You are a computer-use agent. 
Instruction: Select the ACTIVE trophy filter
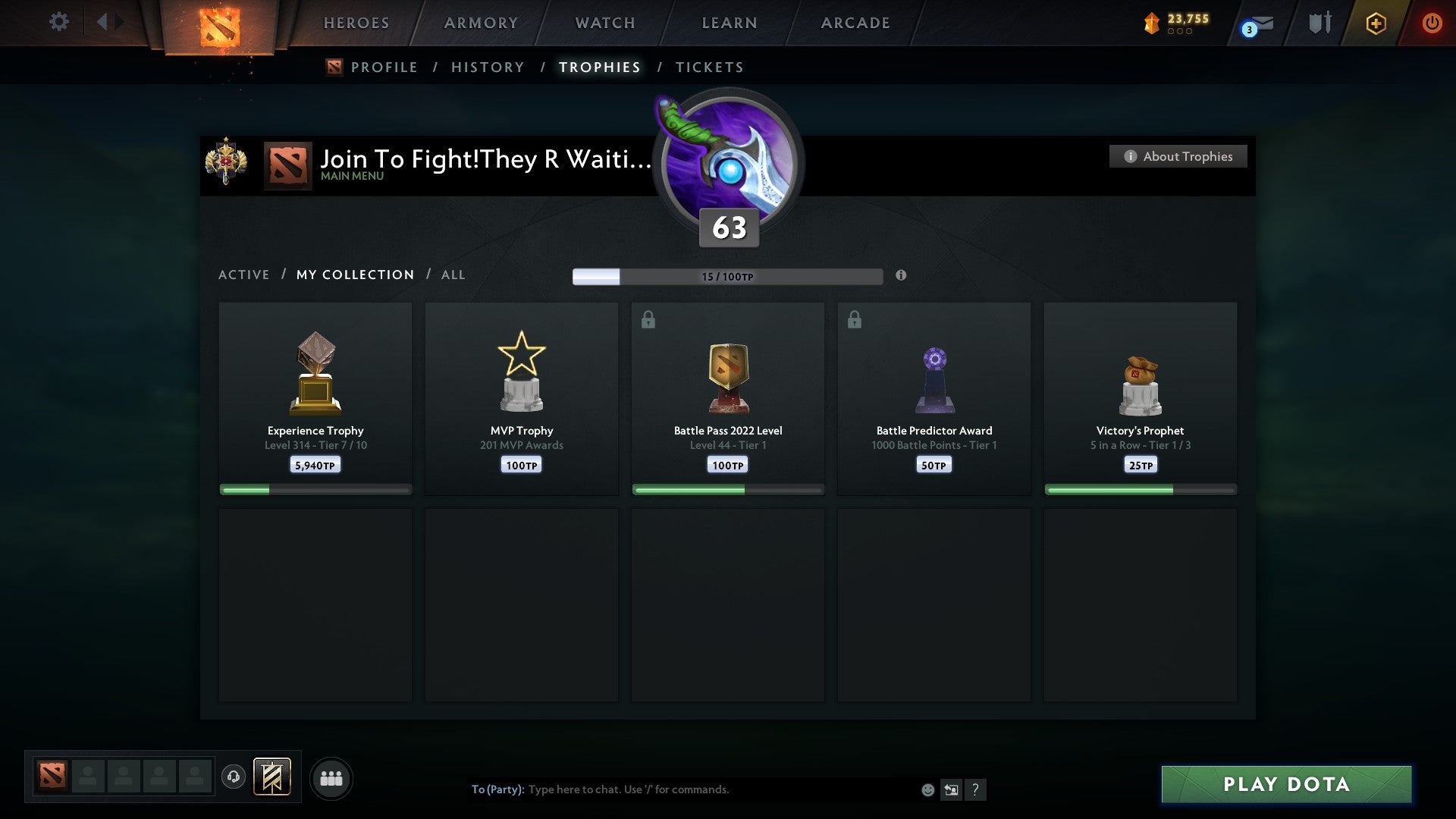coord(244,275)
